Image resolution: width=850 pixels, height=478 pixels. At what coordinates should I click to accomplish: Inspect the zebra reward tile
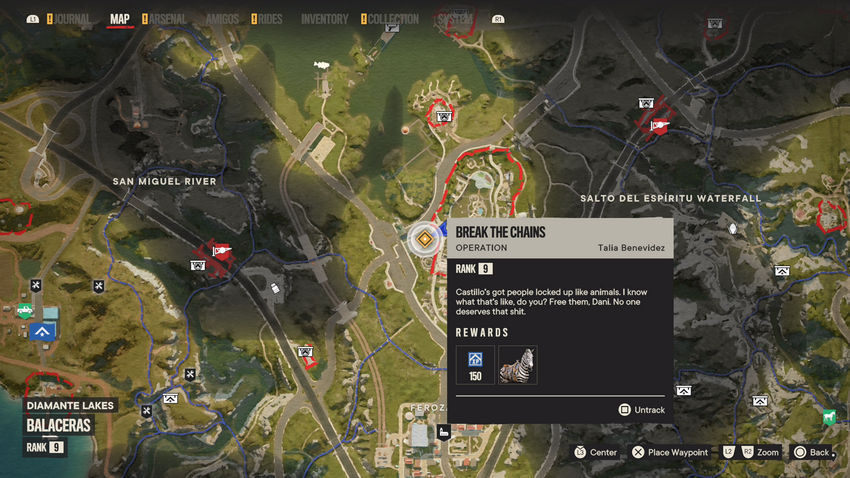pyautogui.click(x=518, y=365)
